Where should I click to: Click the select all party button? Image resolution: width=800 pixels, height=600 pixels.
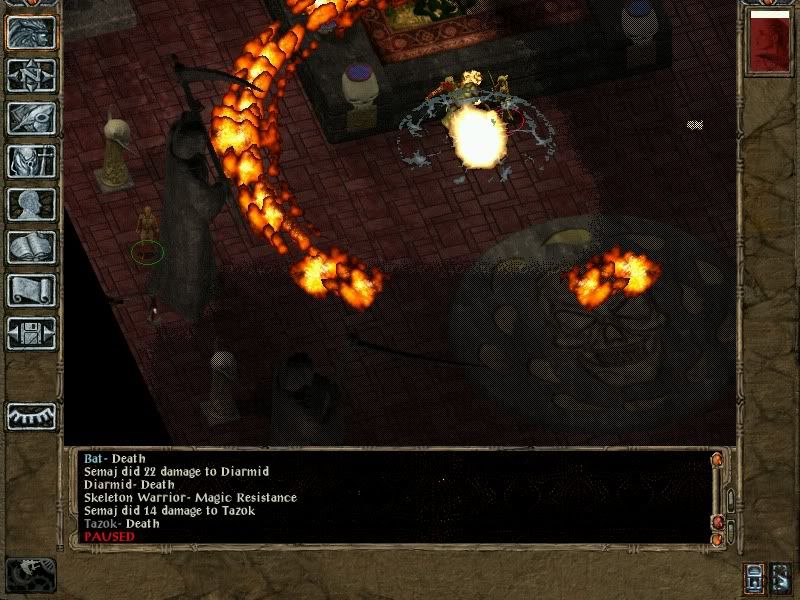click(x=755, y=578)
